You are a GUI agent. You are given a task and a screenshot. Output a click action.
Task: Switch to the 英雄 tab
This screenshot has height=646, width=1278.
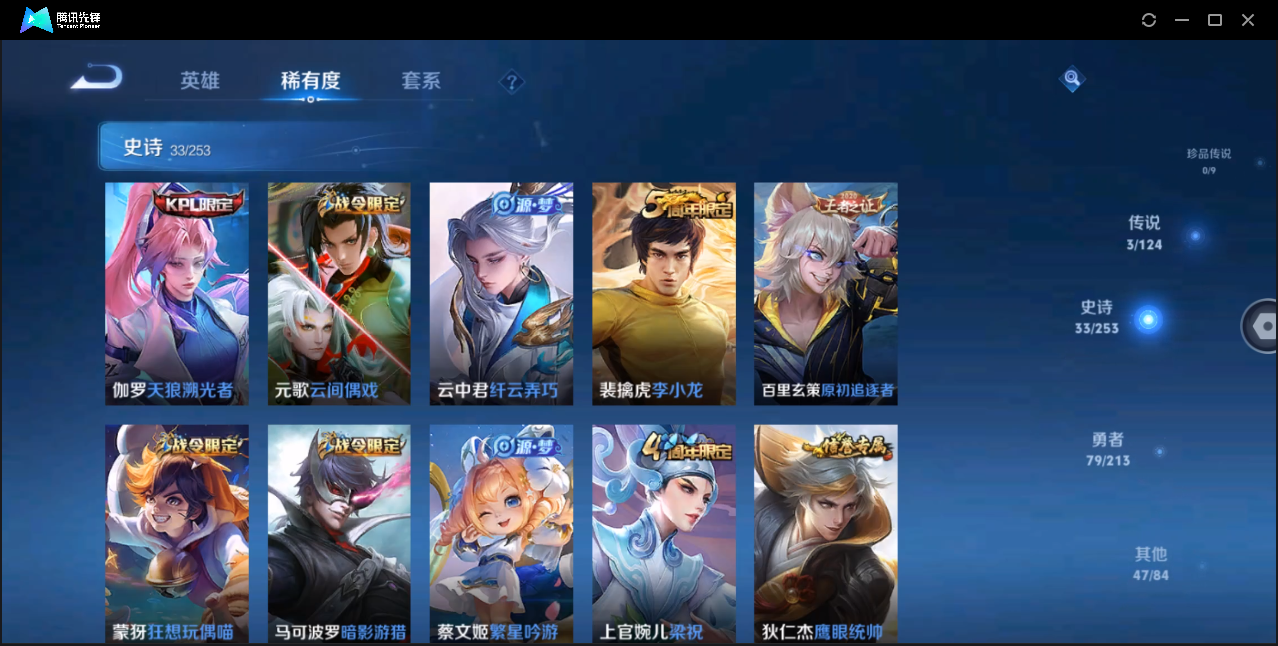pyautogui.click(x=200, y=81)
